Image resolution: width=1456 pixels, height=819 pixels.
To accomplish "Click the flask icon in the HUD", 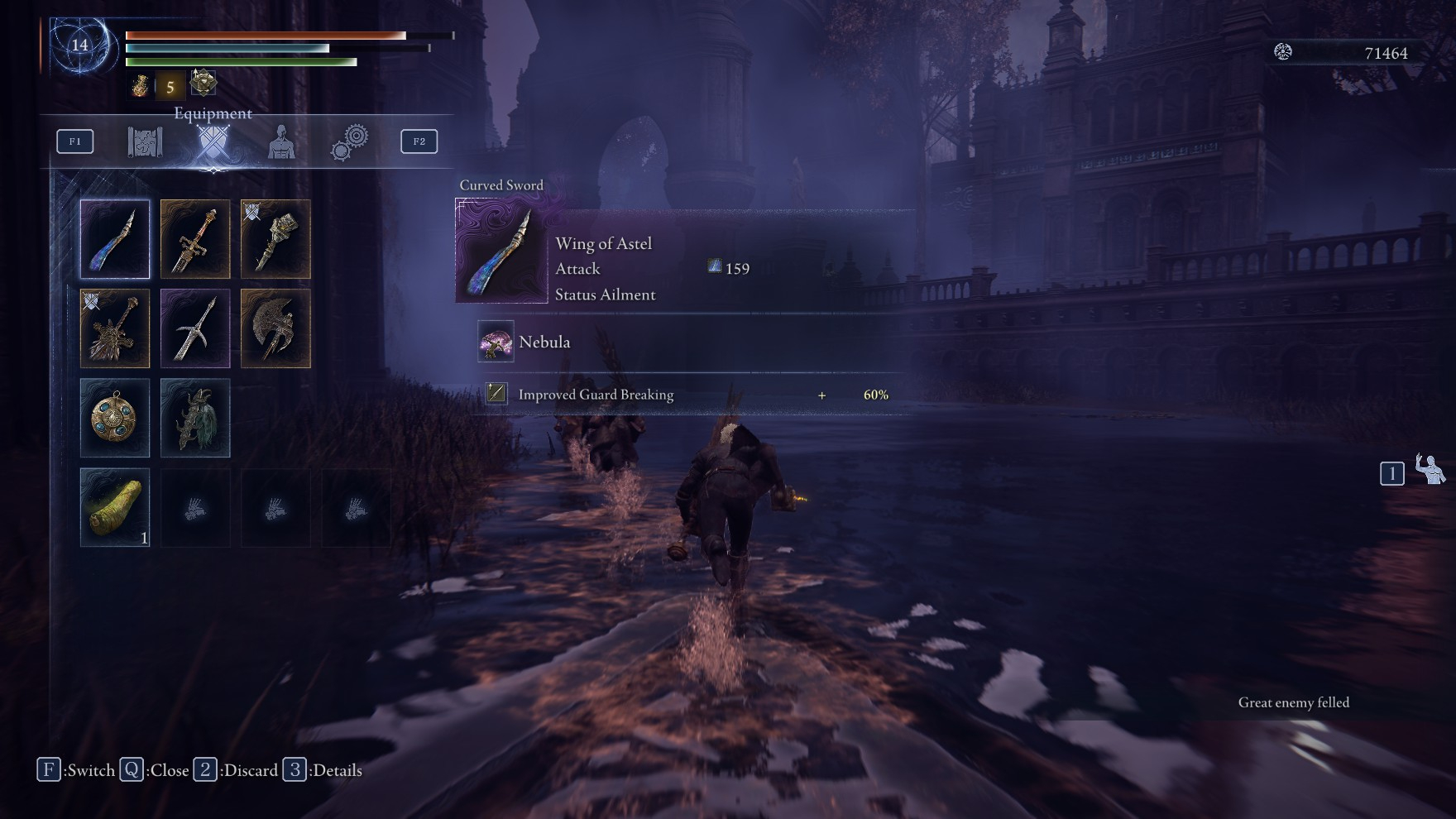I will pyautogui.click(x=139, y=85).
